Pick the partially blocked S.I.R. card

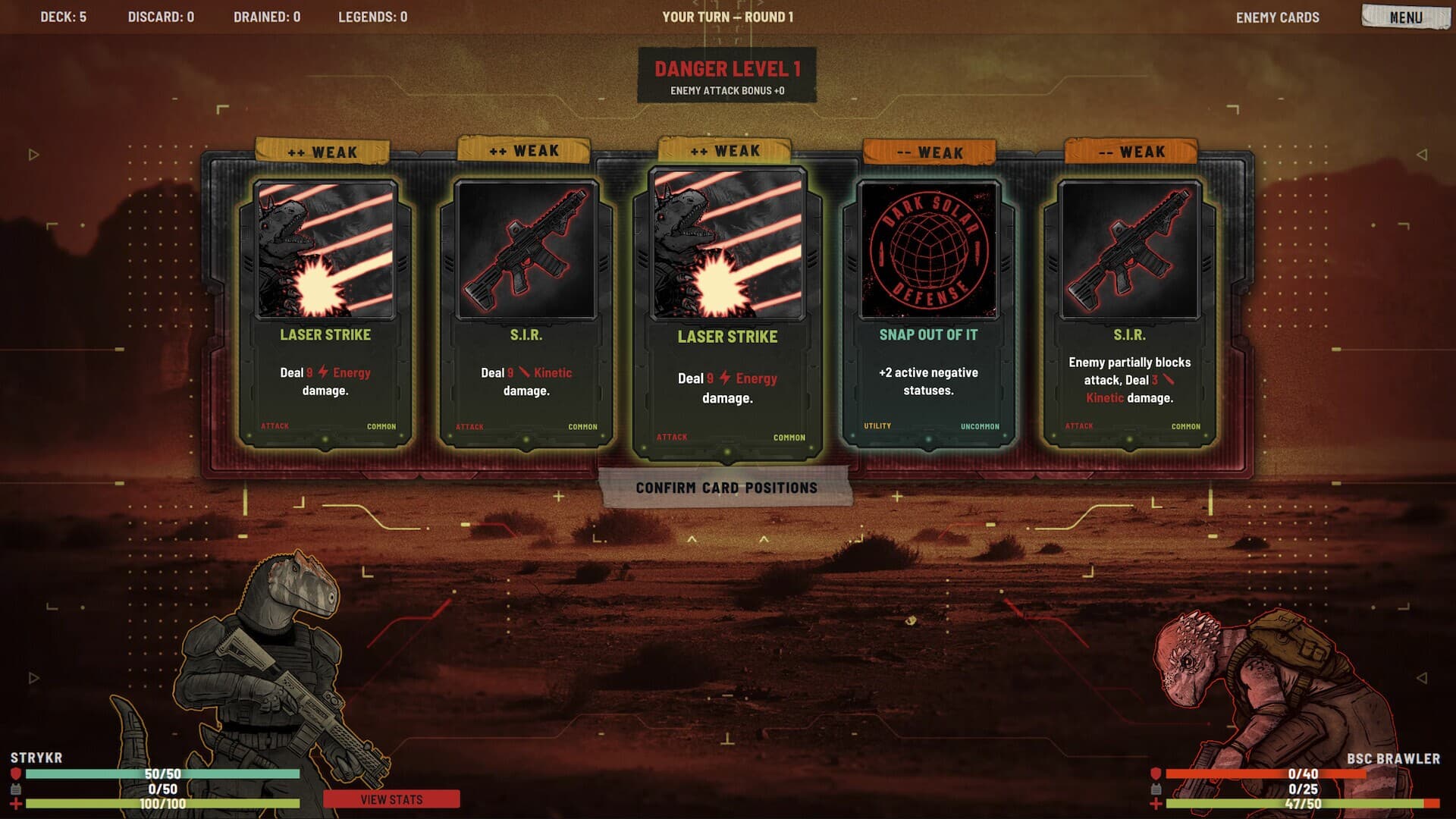(x=1129, y=312)
